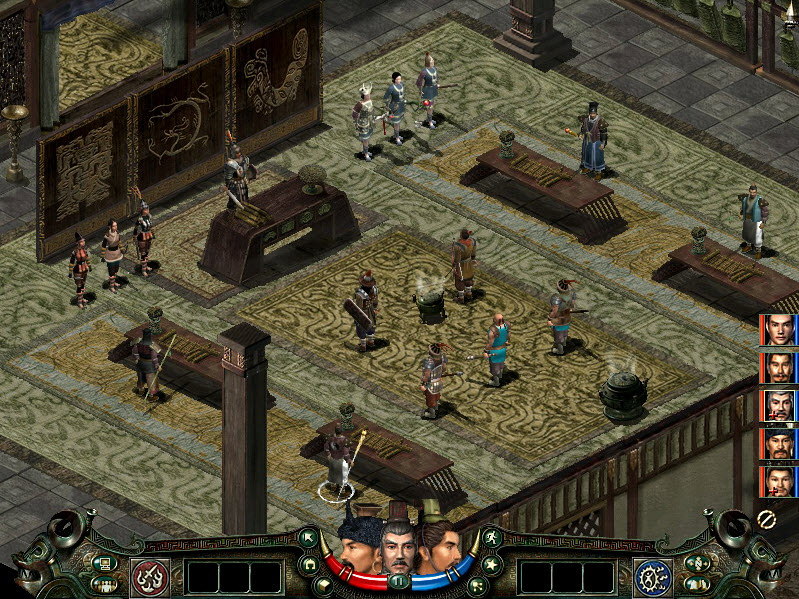This screenshot has width=799, height=599.
Task: Open the computer monitor system menu icon
Action: pyautogui.click(x=102, y=563)
